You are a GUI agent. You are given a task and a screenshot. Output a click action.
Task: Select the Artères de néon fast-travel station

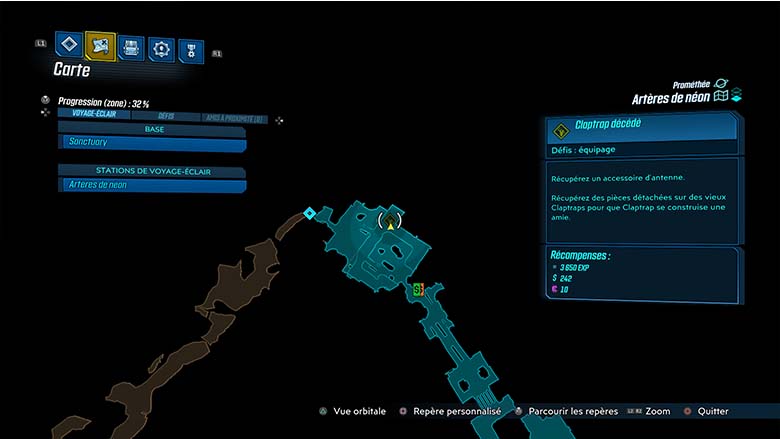point(152,185)
